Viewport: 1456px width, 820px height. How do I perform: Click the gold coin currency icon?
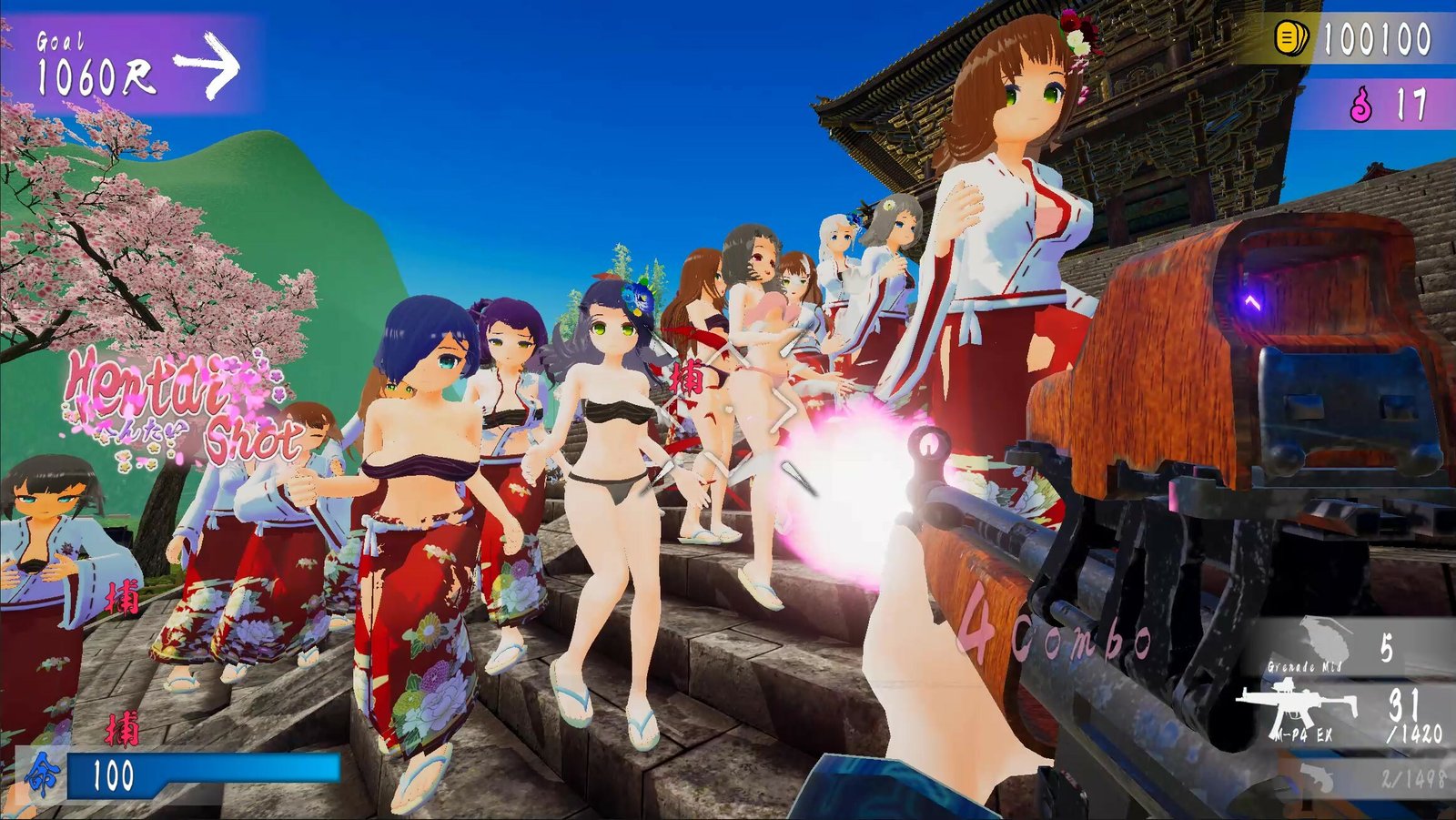pos(1290,38)
